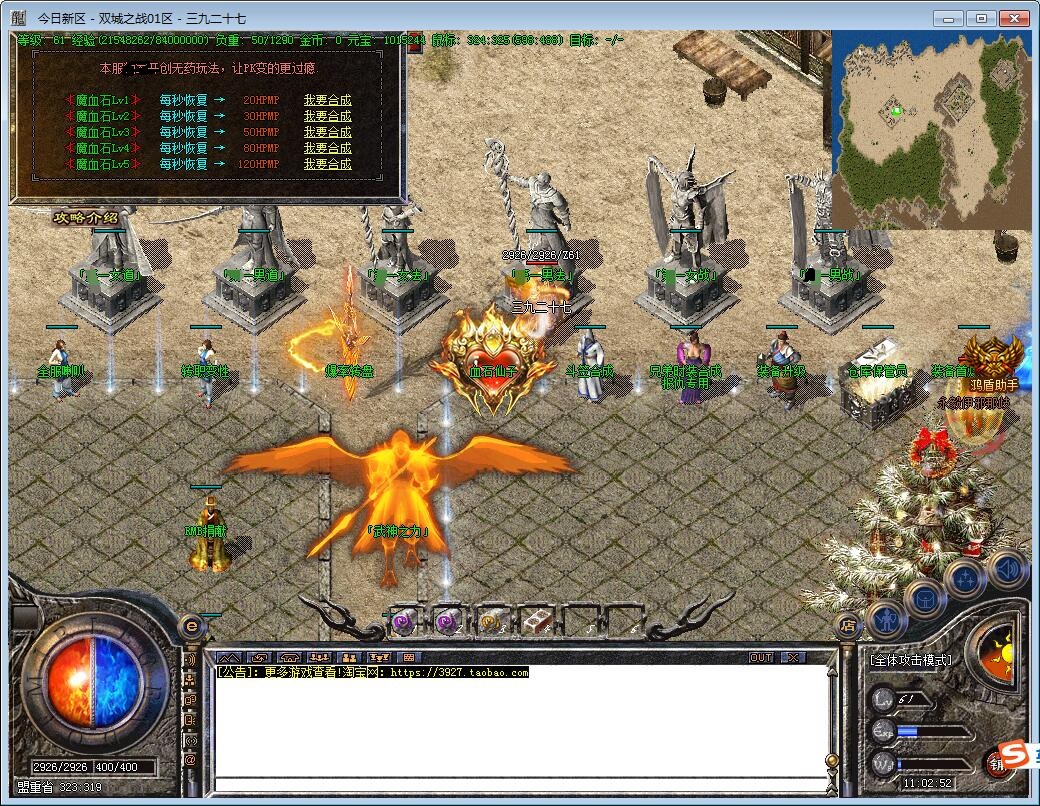The width and height of the screenshot is (1040, 806).
Task: Click the round E button left of belt
Action: point(190,627)
